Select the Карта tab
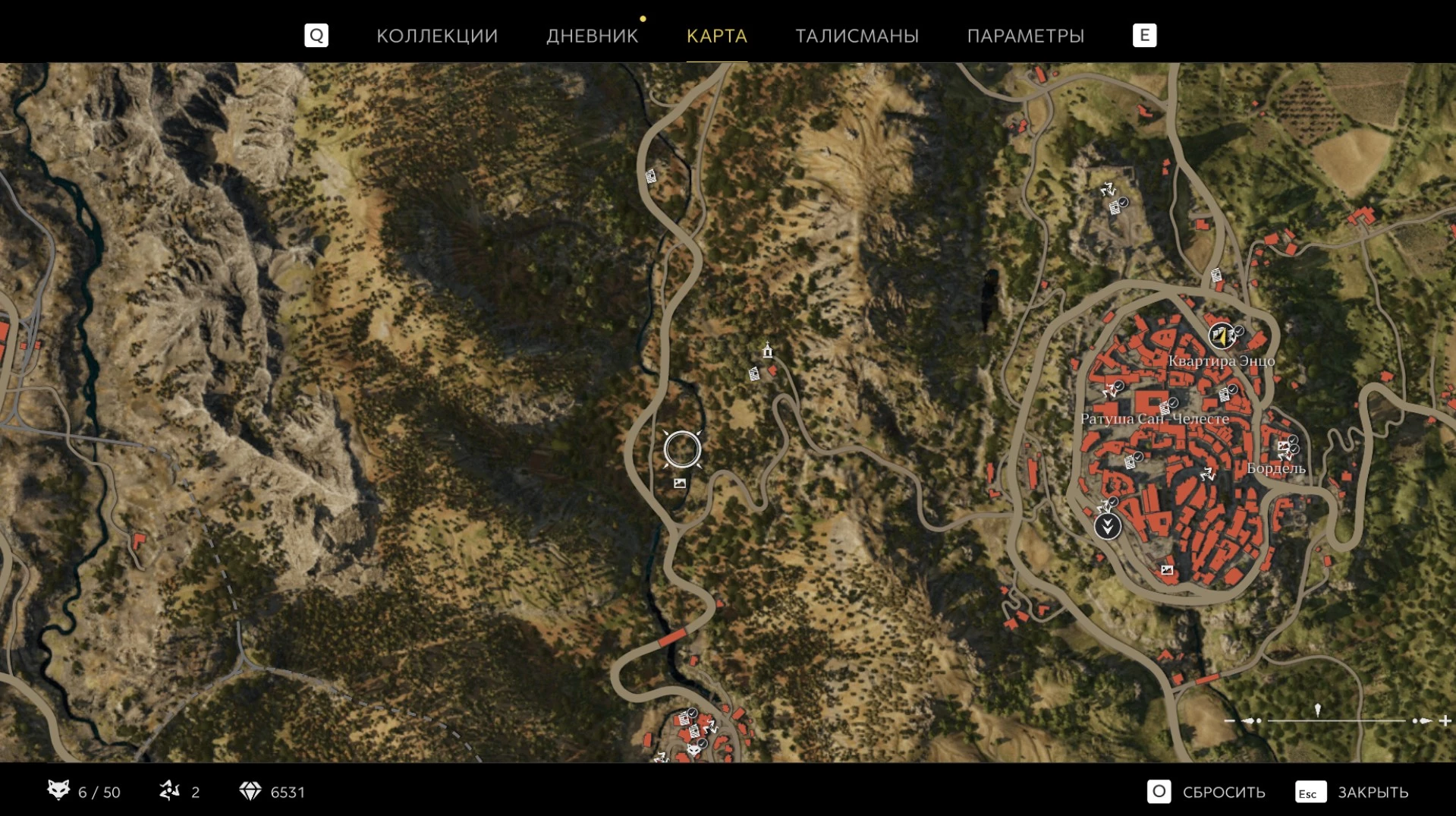Image resolution: width=1456 pixels, height=816 pixels. (716, 36)
